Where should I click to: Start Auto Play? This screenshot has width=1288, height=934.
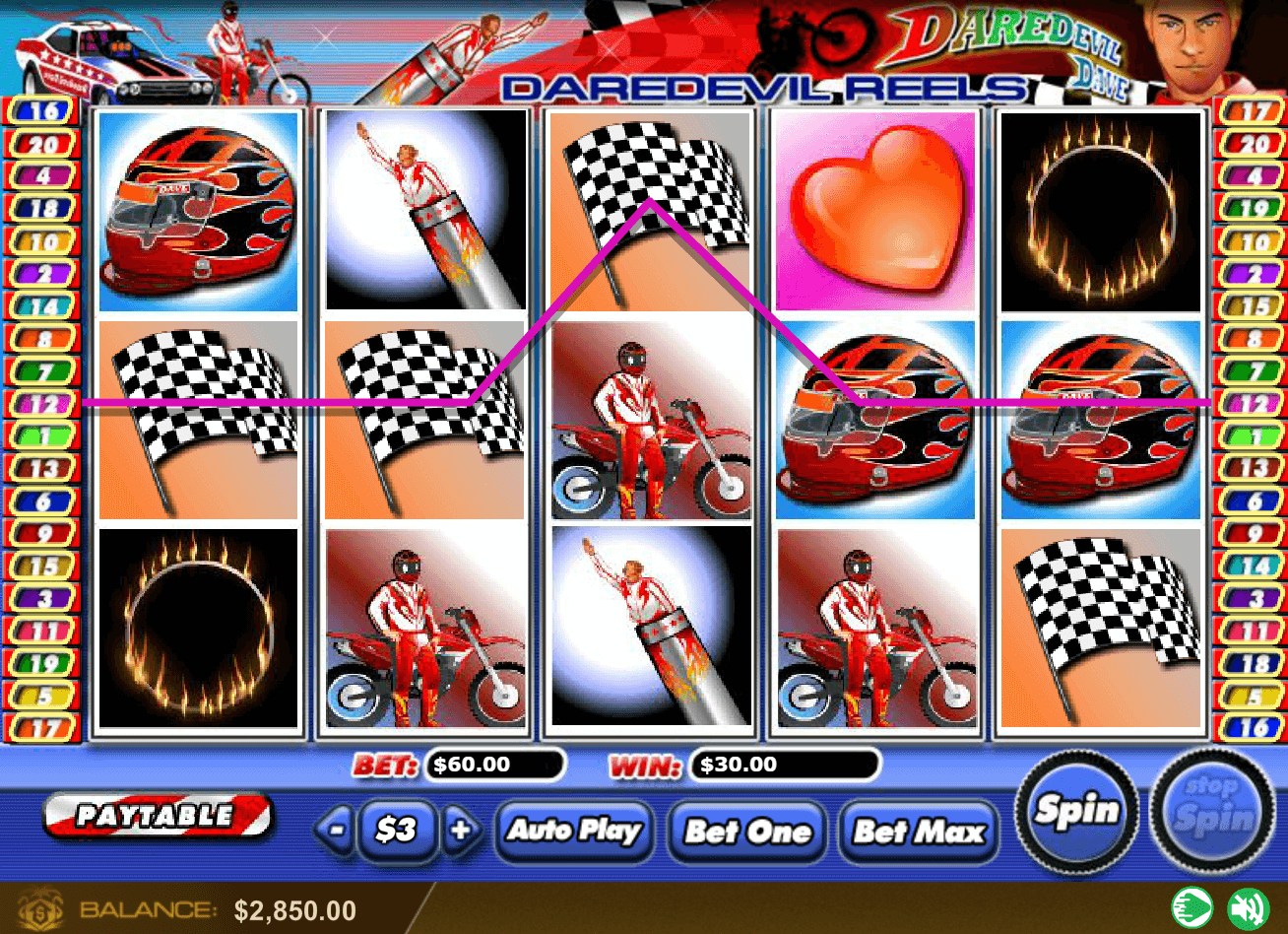[575, 830]
